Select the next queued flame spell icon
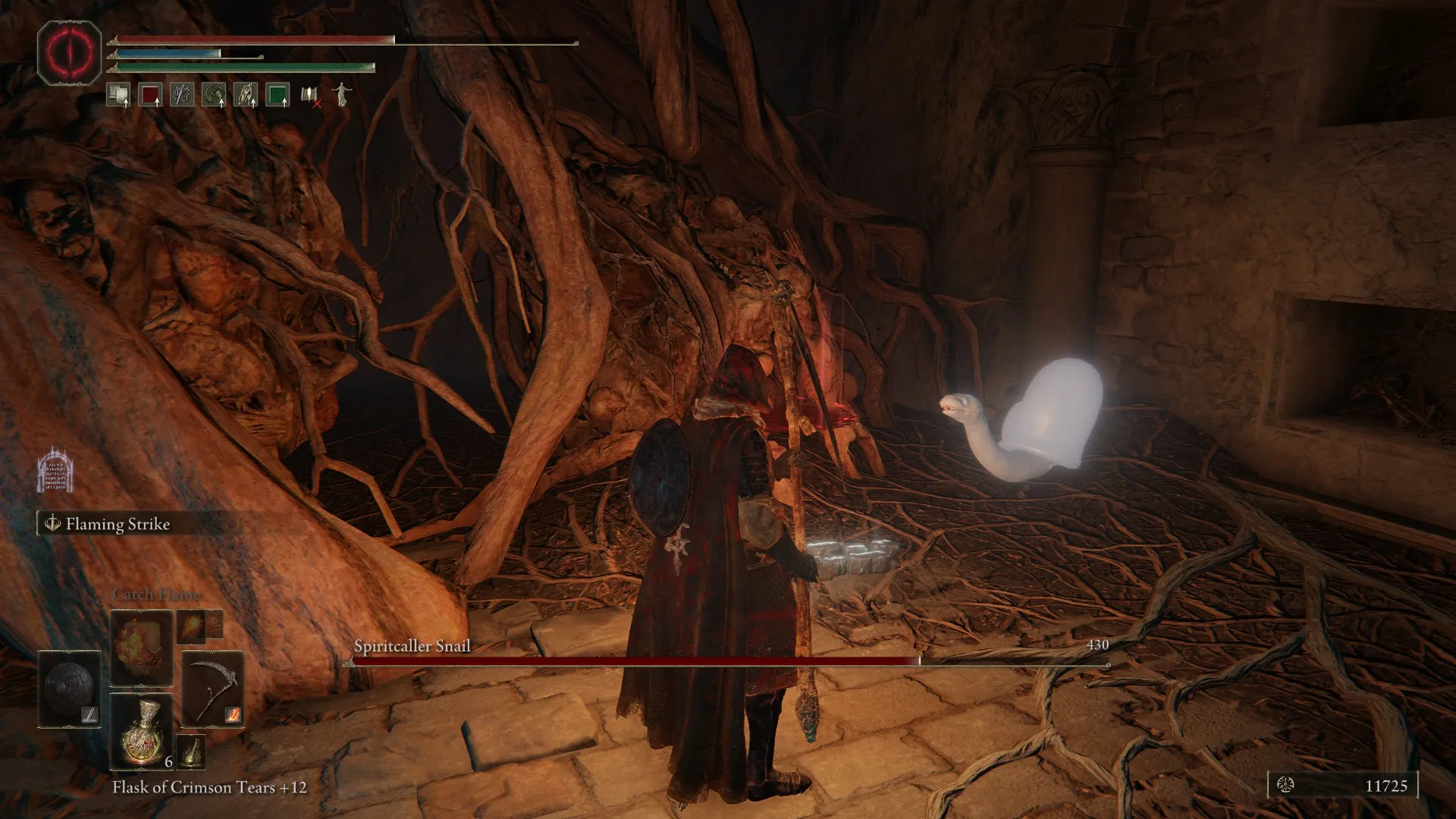Screen dimensions: 1456x819 pos(190,626)
